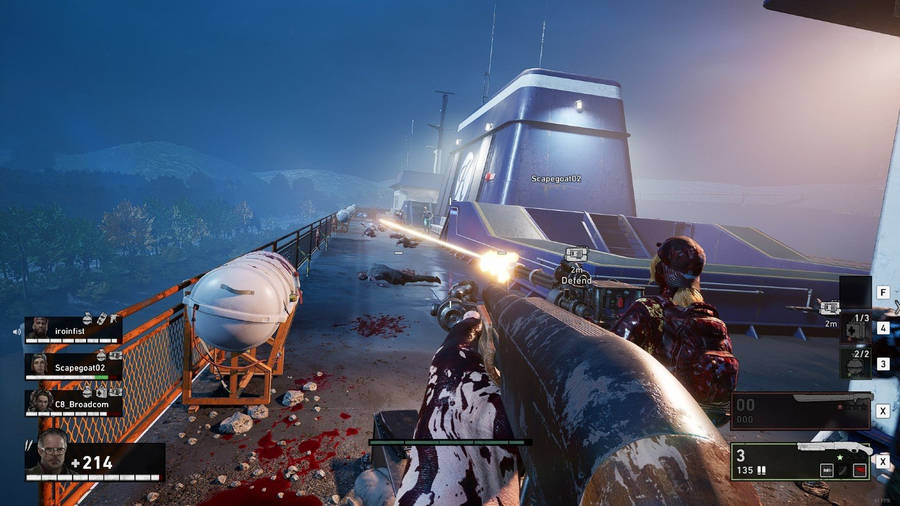Select the iroinfist teammate panel

(x=73, y=329)
